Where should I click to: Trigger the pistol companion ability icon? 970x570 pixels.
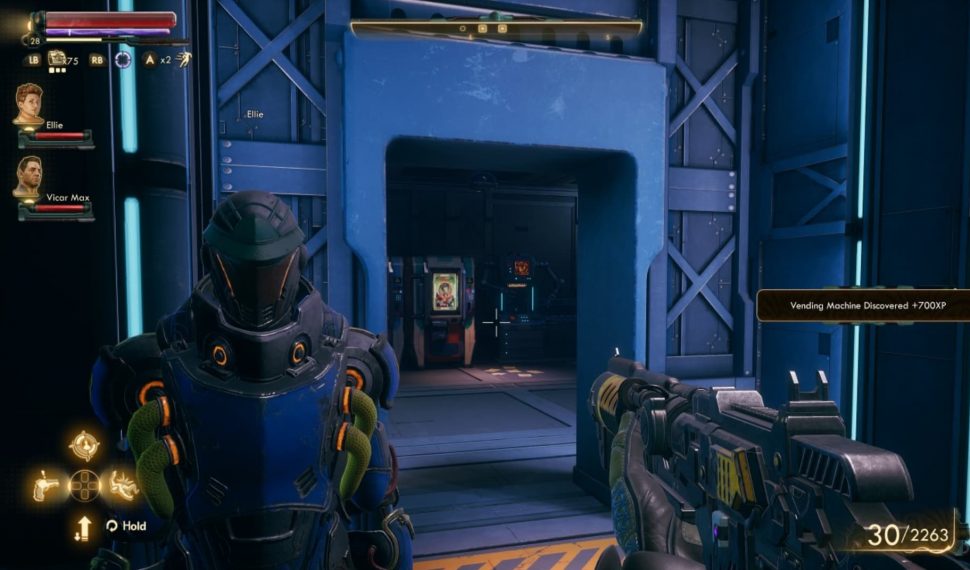click(x=45, y=485)
